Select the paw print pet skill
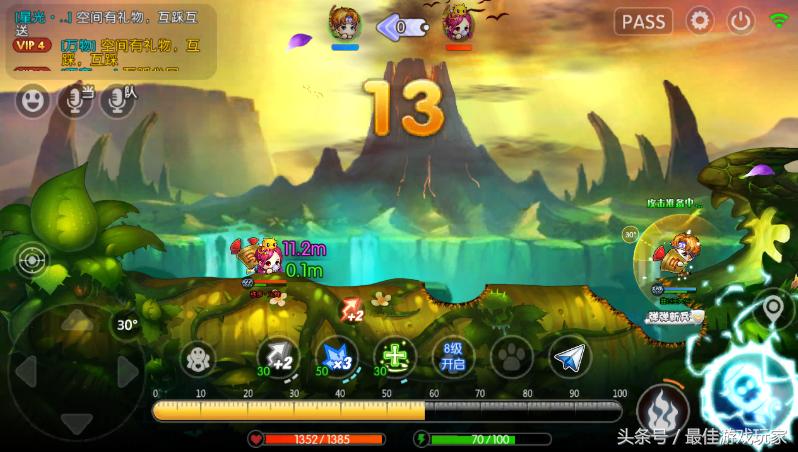The image size is (798, 452). click(512, 358)
